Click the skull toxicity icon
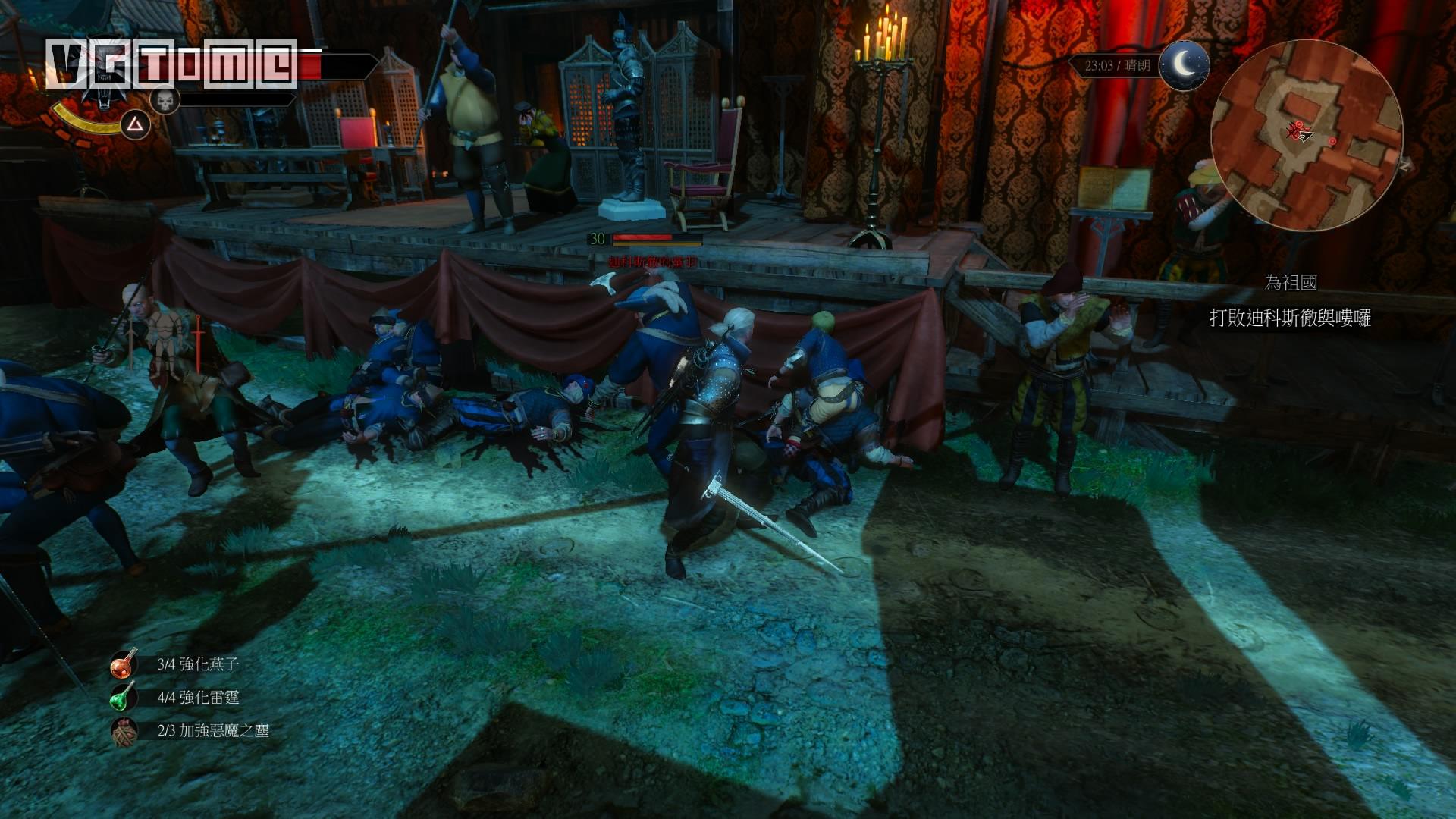Viewport: 1456px width, 819px height. tap(163, 100)
